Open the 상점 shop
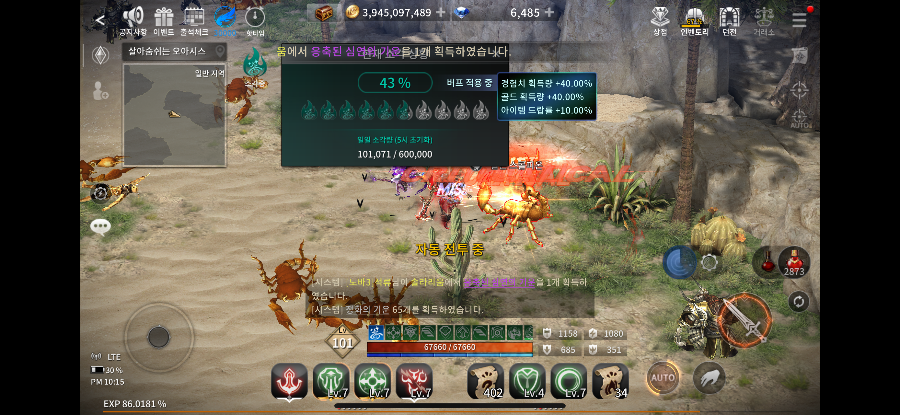This screenshot has height=415, width=900. pyautogui.click(x=660, y=19)
